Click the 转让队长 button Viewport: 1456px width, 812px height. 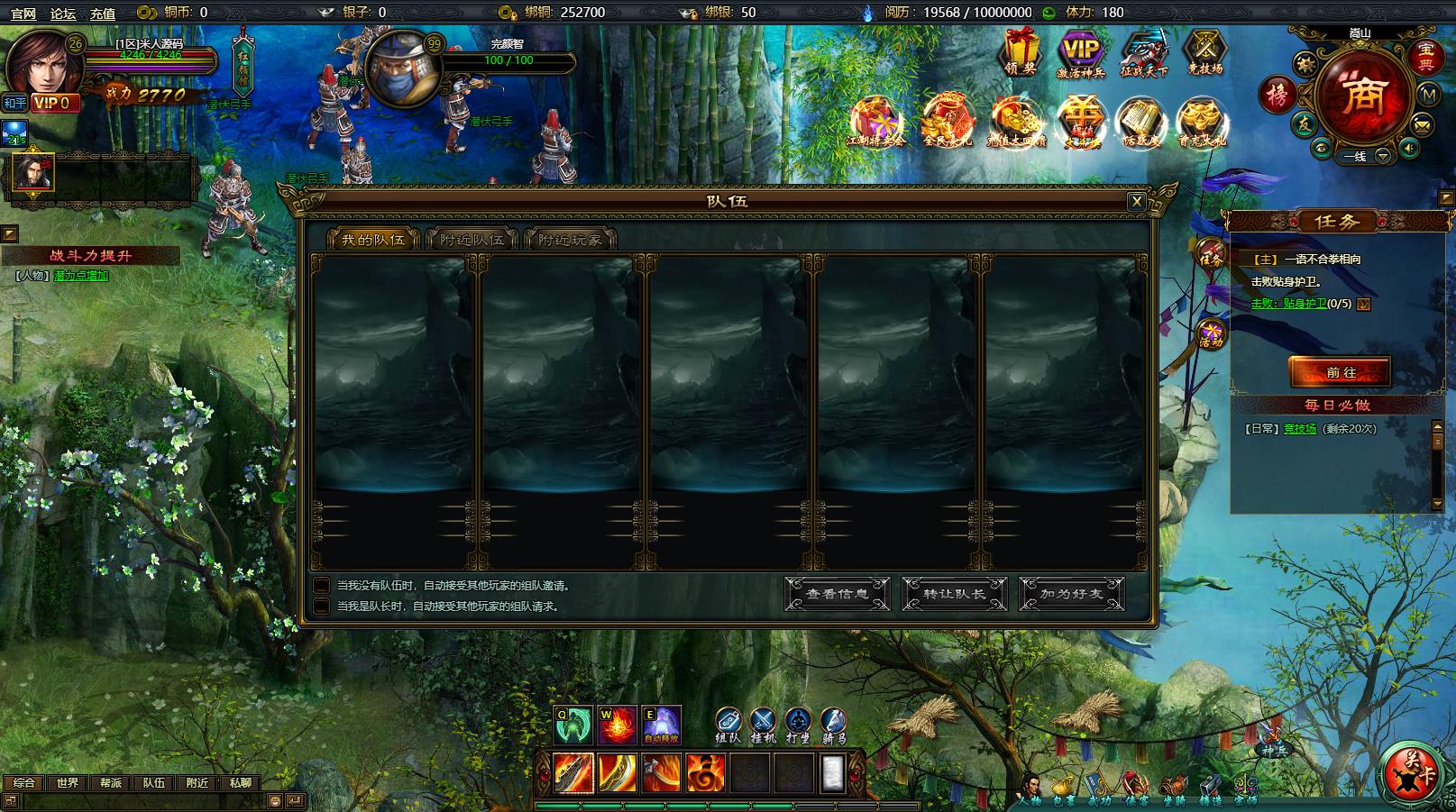point(954,594)
